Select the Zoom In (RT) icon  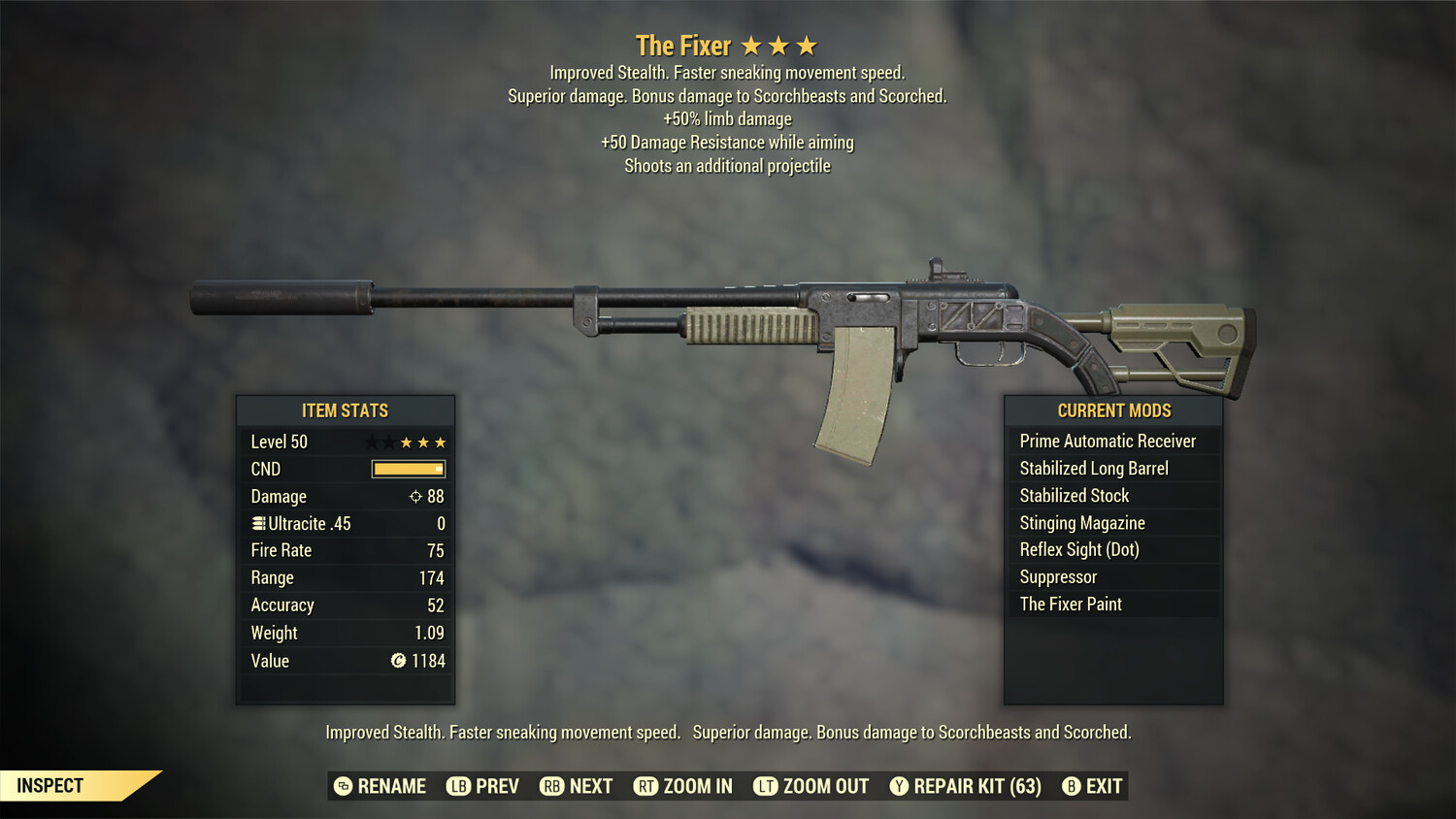pyautogui.click(x=645, y=786)
